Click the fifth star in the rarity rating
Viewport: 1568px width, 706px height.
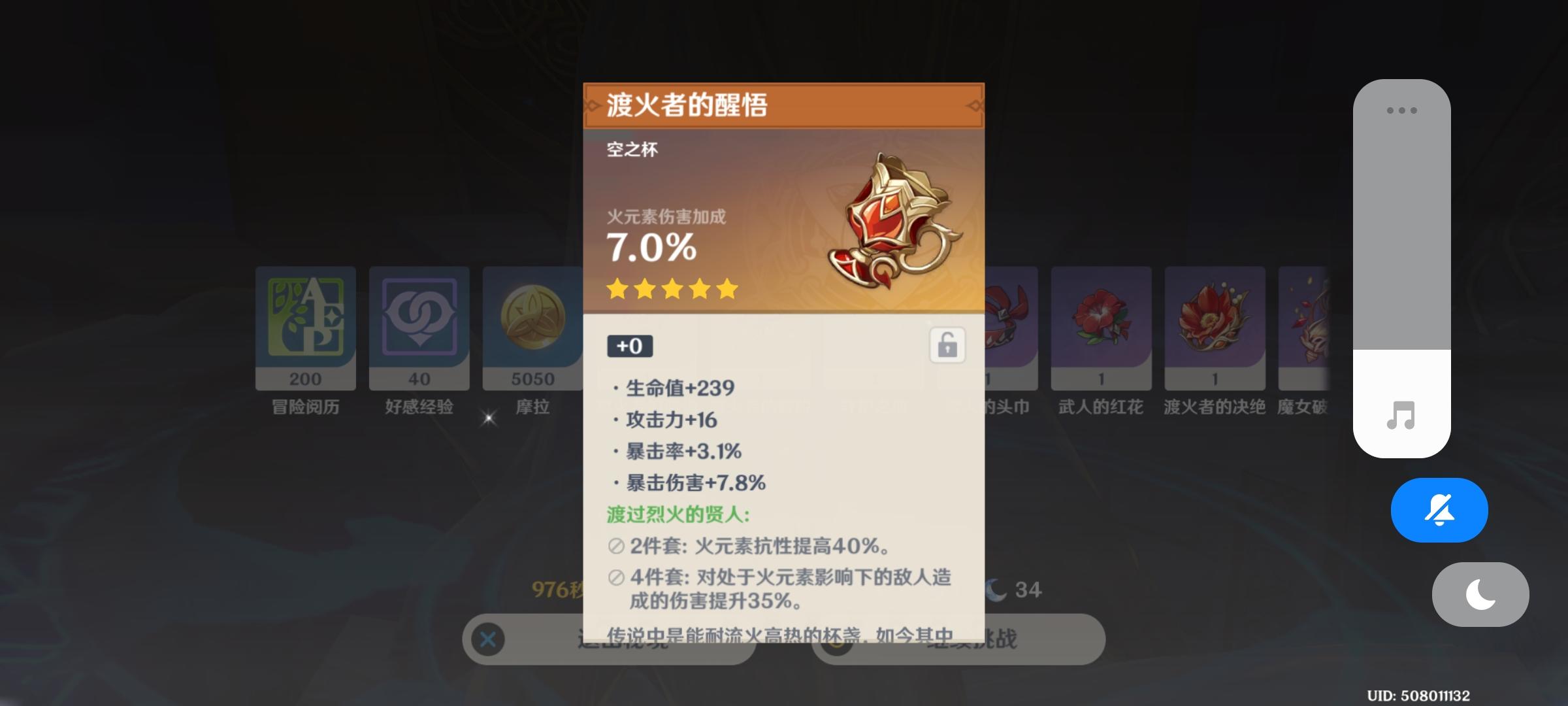(x=725, y=290)
